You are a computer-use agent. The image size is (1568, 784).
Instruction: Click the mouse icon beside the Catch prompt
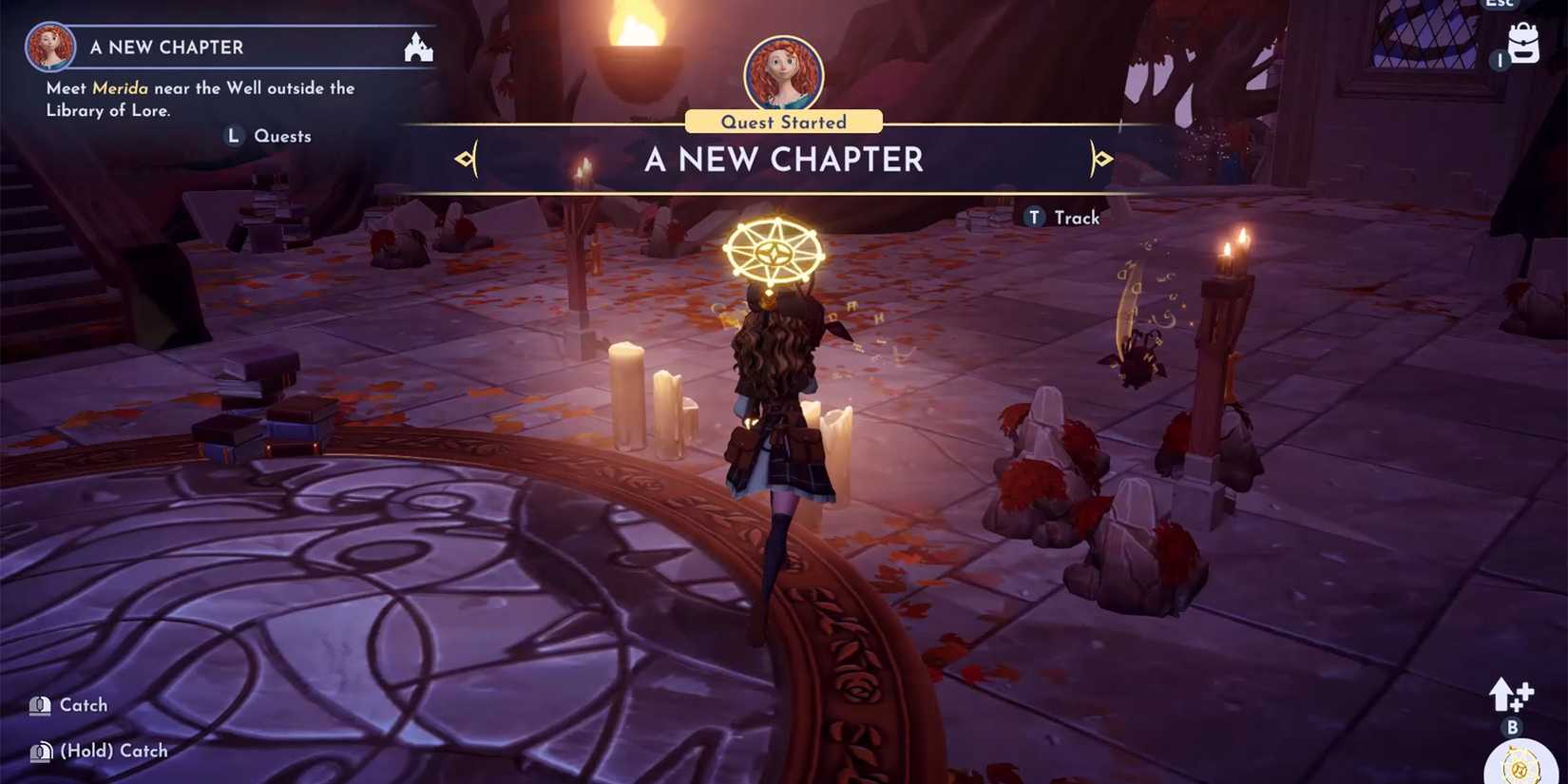[x=39, y=705]
